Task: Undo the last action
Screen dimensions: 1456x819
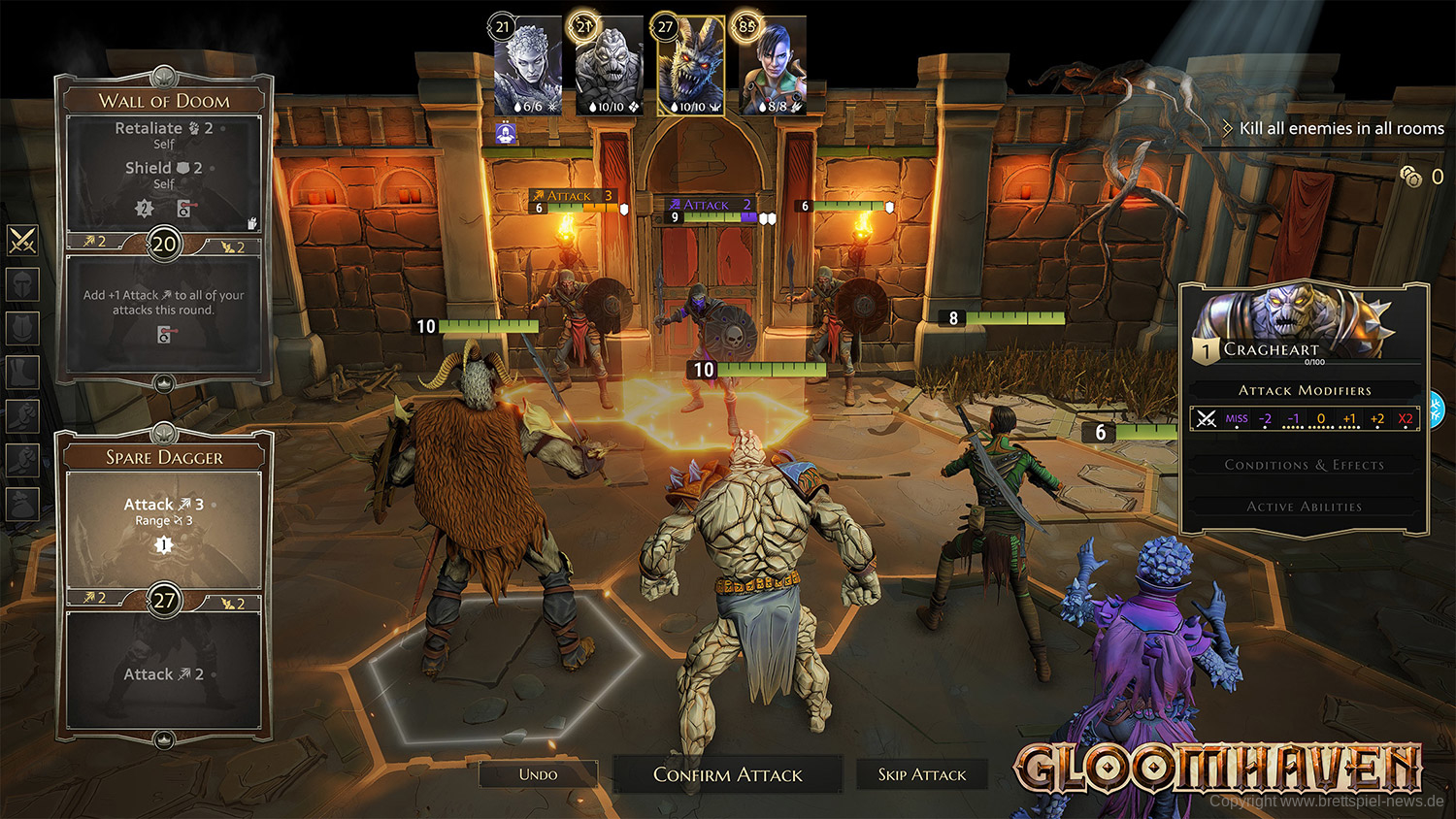Action: (538, 774)
